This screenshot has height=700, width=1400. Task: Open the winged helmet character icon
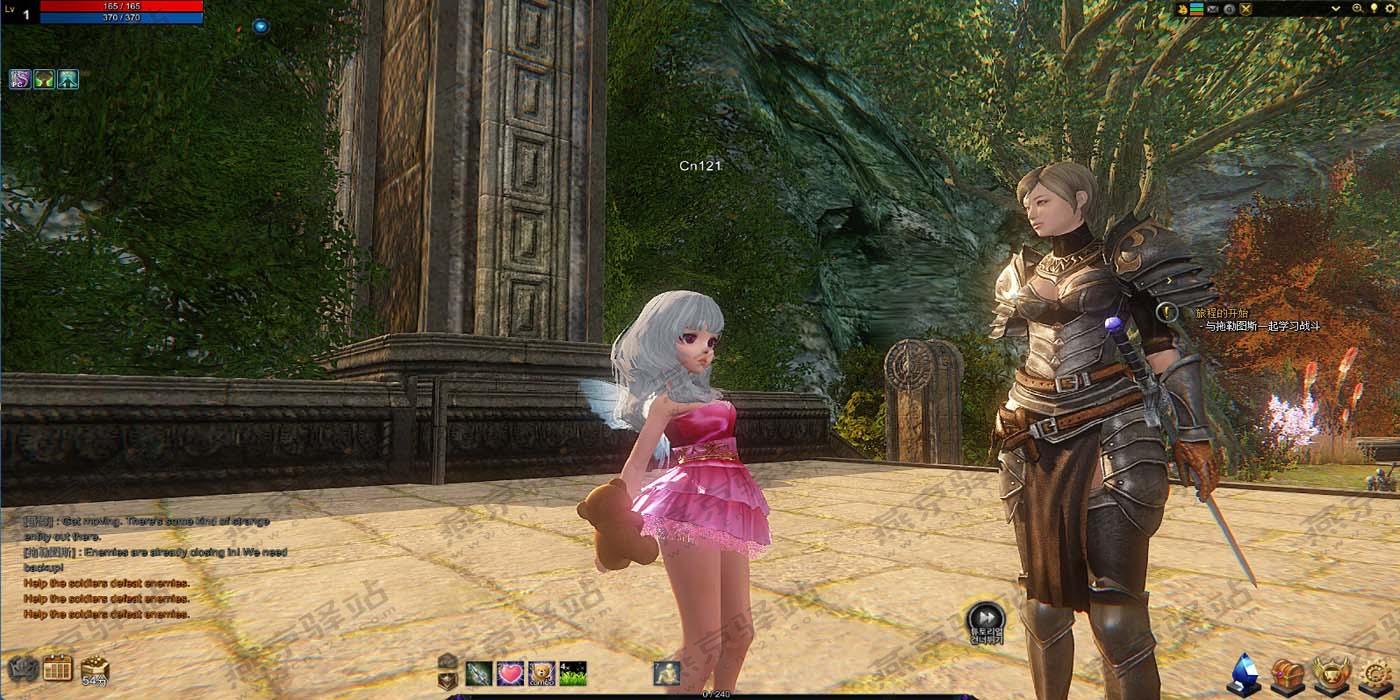coord(1332,674)
